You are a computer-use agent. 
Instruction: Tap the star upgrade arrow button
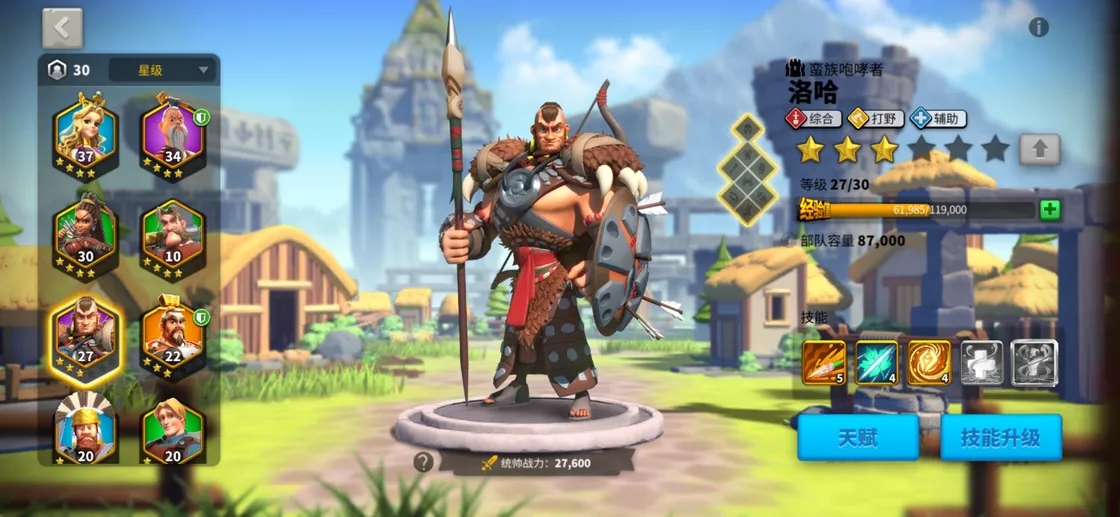[x=1040, y=150]
